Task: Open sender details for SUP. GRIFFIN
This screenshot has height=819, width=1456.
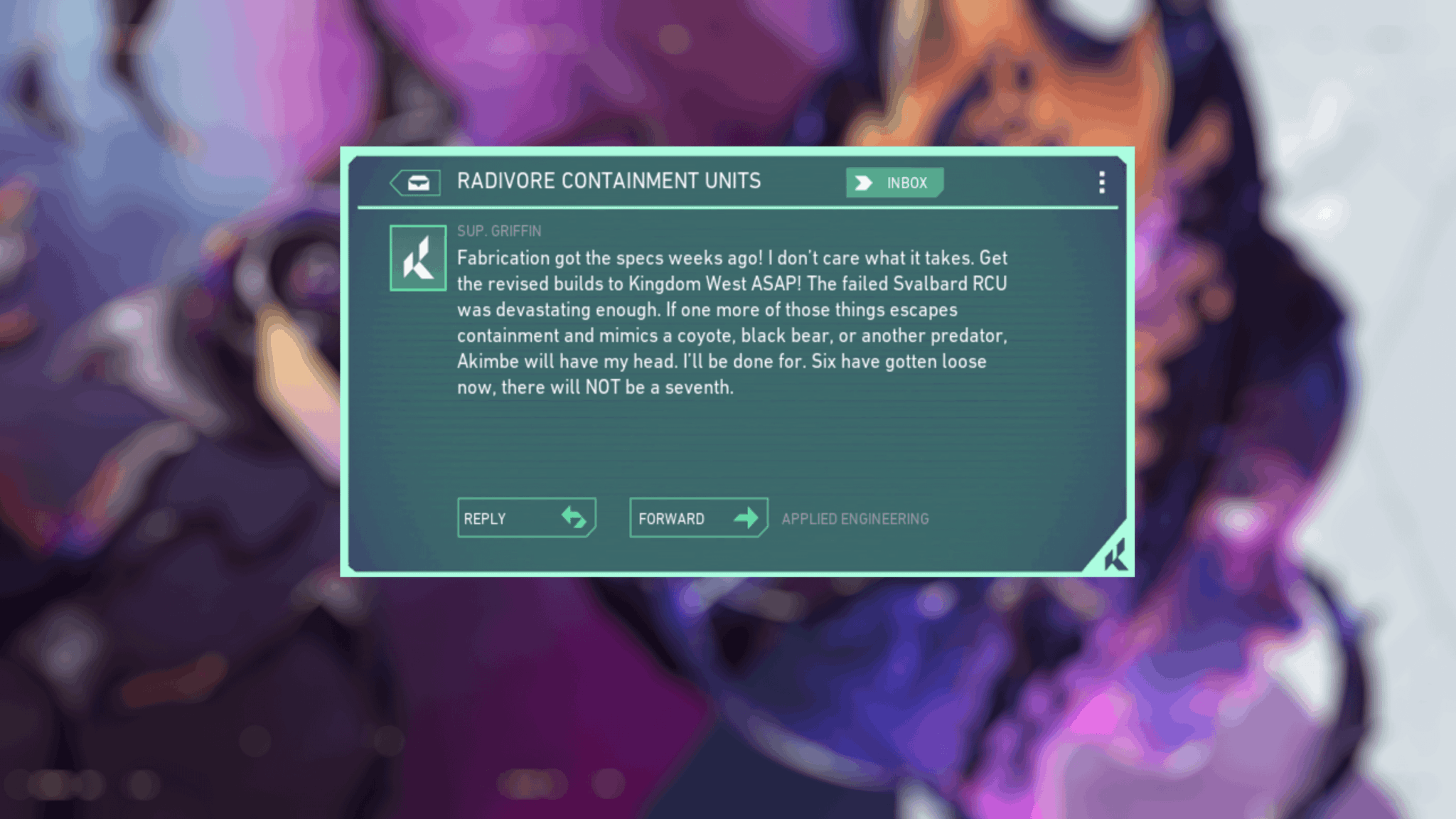Action: coord(498,230)
